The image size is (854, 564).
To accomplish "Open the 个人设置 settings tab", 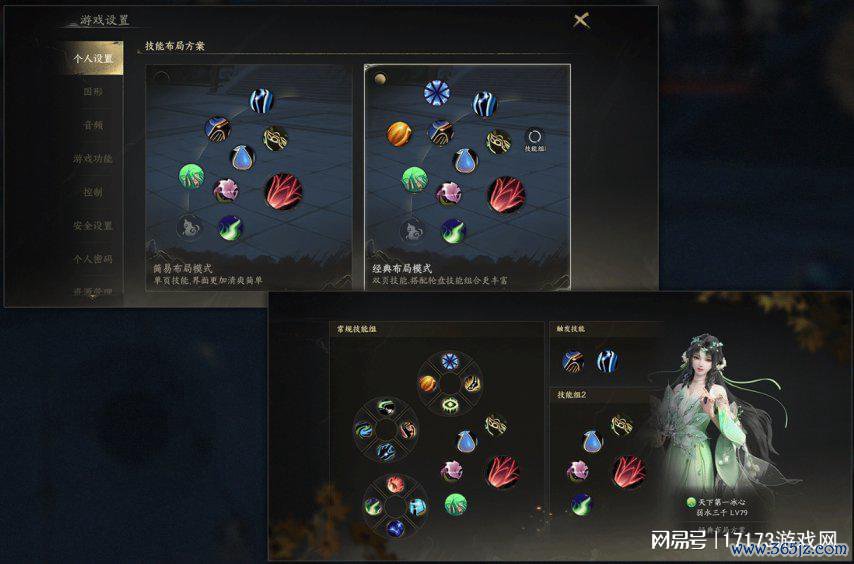I will click(x=93, y=59).
